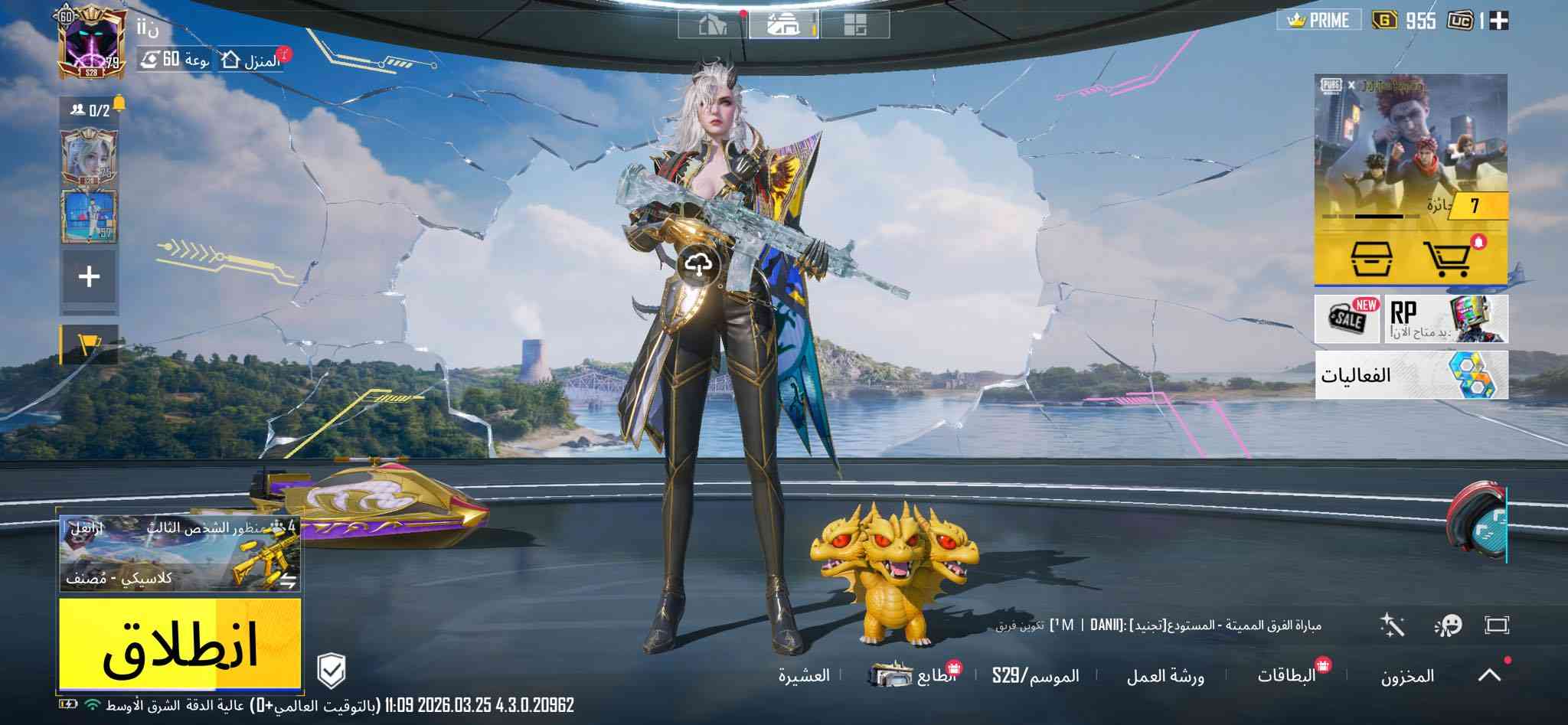This screenshot has width=1568, height=725.
Task: Invite a teammate with the plus slot
Action: point(90,276)
